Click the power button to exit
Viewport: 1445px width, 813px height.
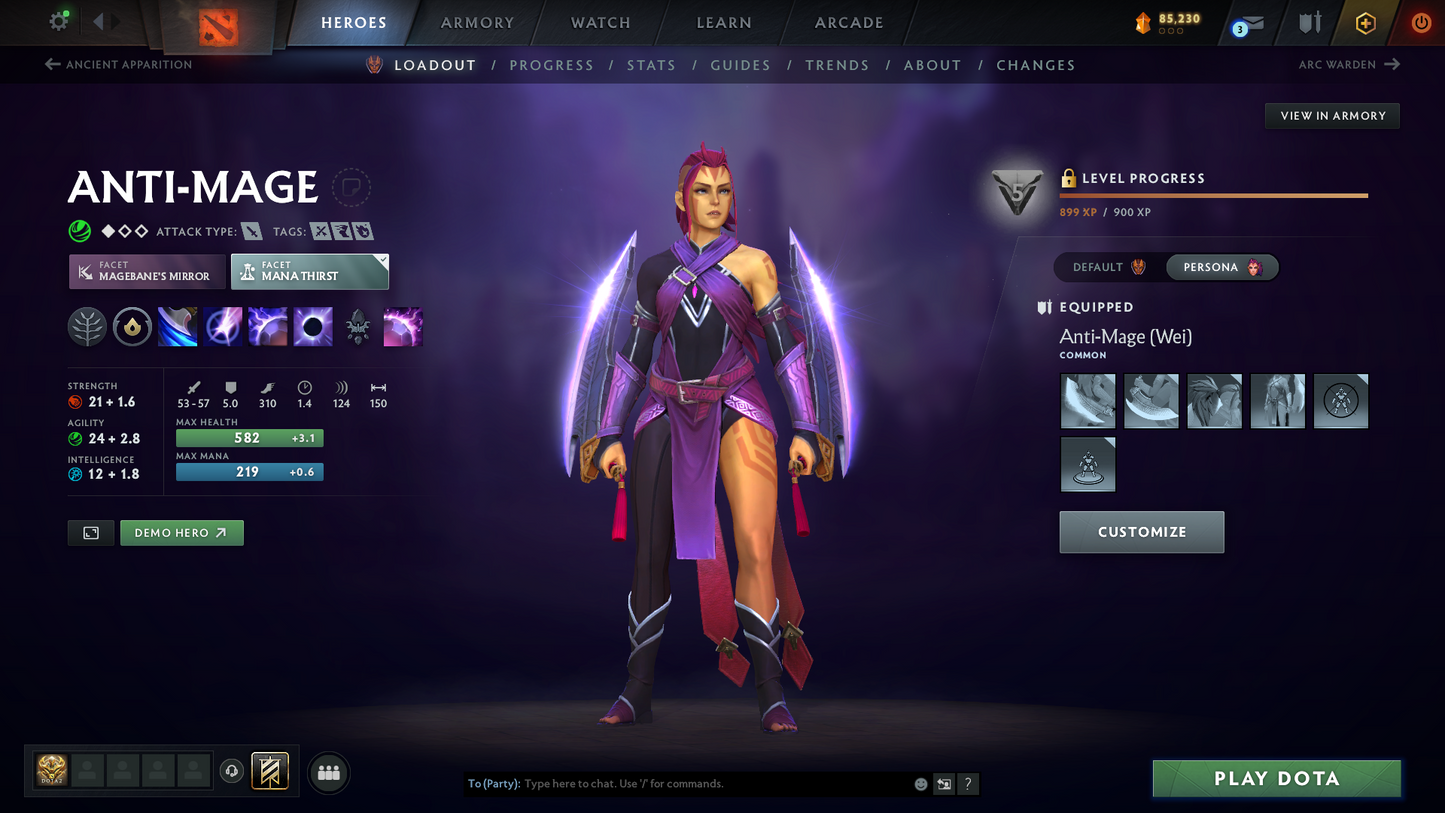point(1420,22)
